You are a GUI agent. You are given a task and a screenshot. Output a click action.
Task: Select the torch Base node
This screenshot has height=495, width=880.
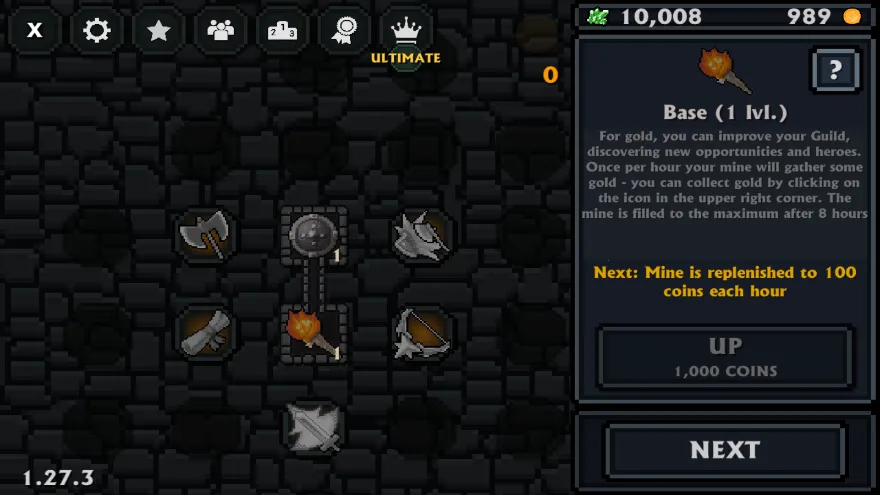click(313, 333)
